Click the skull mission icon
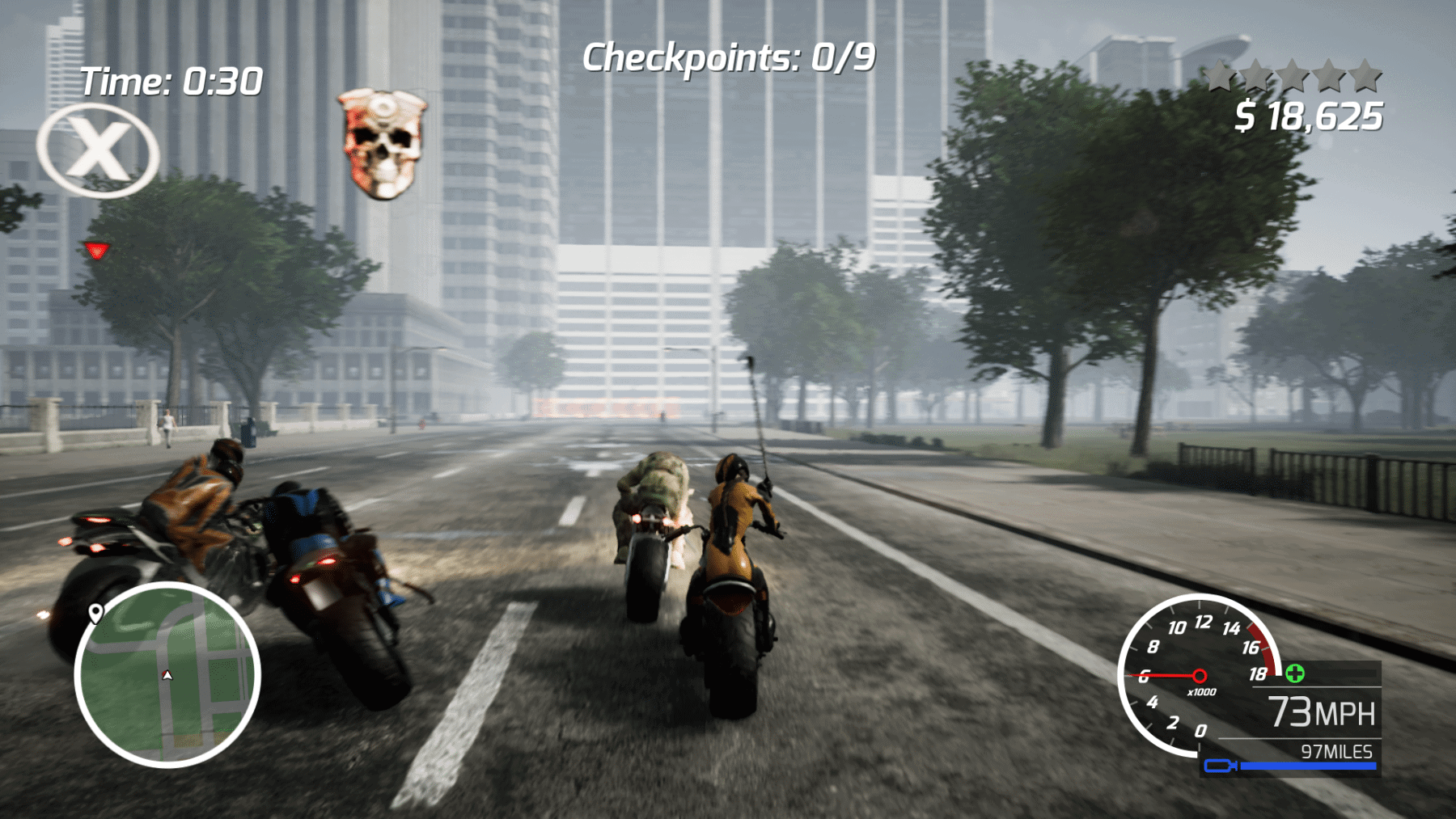Image resolution: width=1456 pixels, height=819 pixels. [382, 141]
